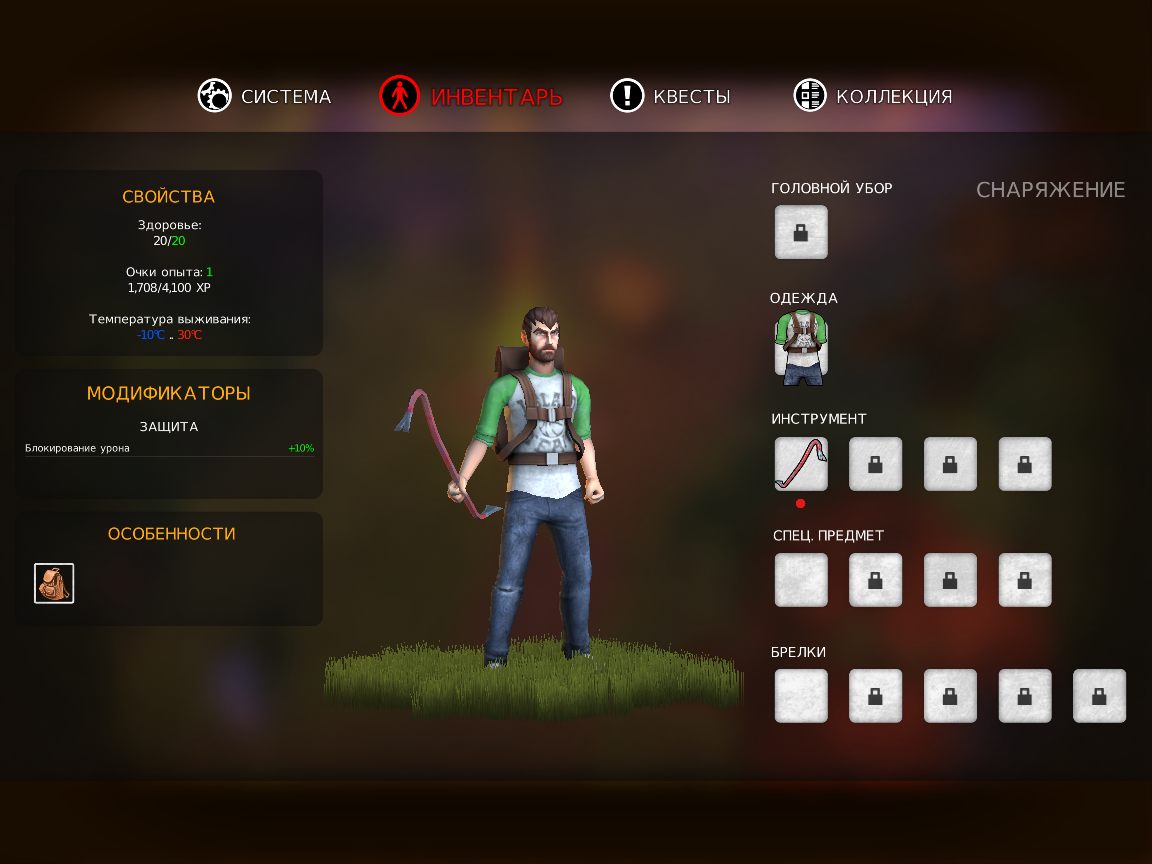
Task: Select the equipped shirt in Одежда slot
Action: coord(801,348)
